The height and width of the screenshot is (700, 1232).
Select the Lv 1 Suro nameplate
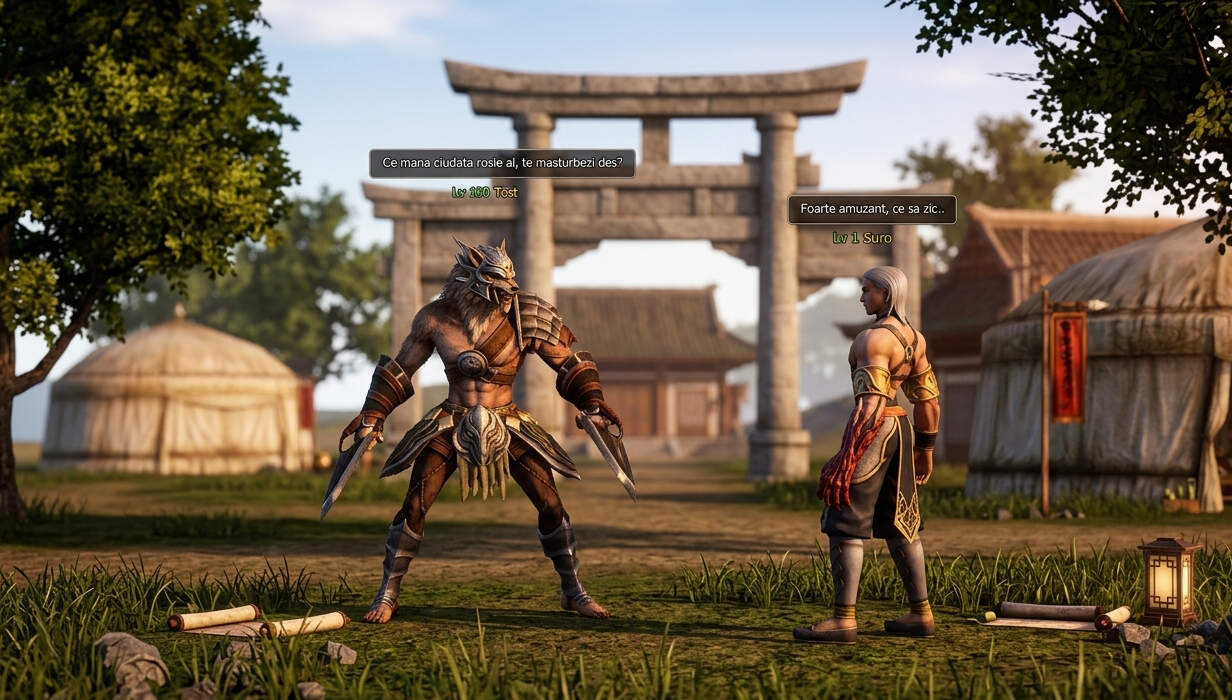[861, 238]
